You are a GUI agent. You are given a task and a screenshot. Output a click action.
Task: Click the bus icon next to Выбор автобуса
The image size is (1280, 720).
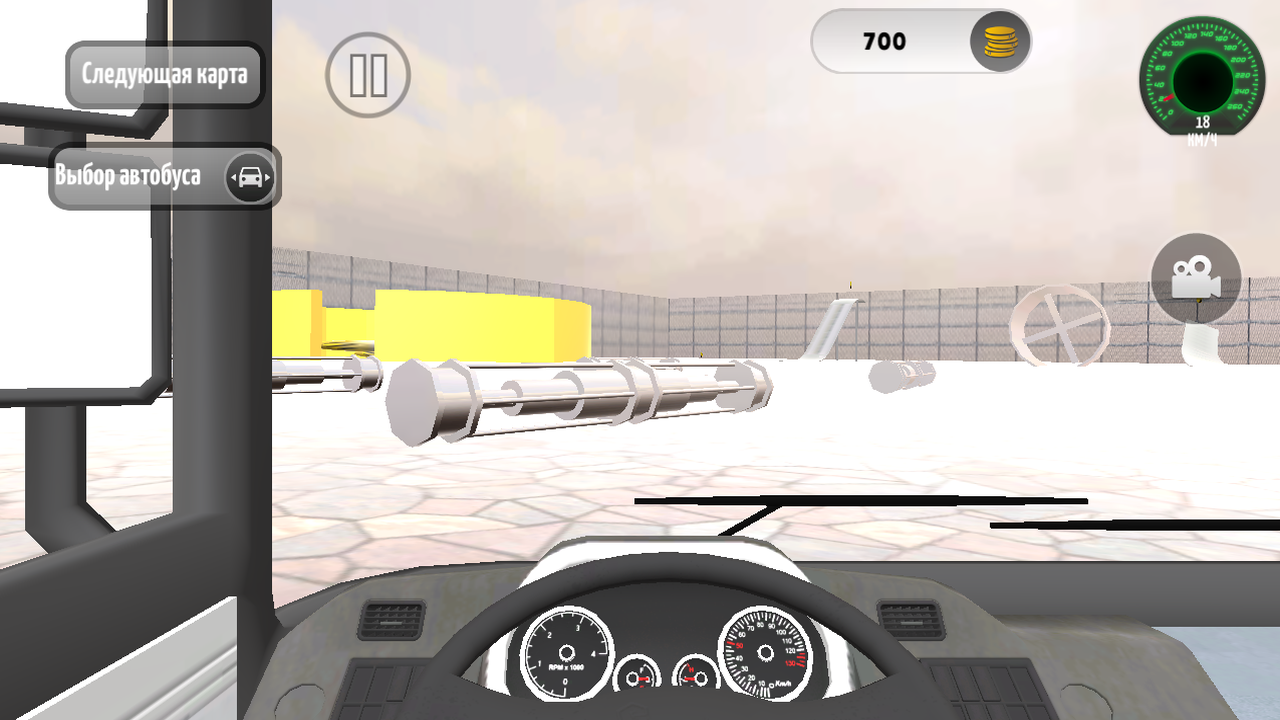pos(251,176)
